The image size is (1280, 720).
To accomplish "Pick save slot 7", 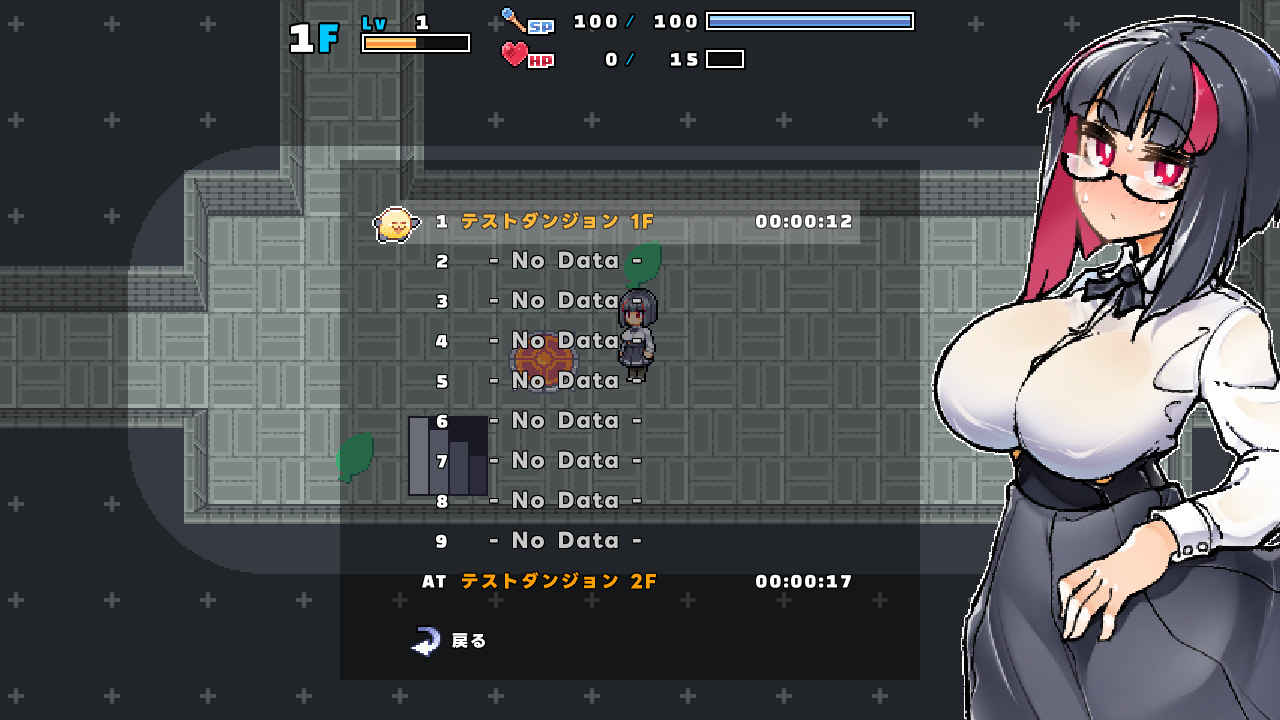I will pyautogui.click(x=566, y=461).
